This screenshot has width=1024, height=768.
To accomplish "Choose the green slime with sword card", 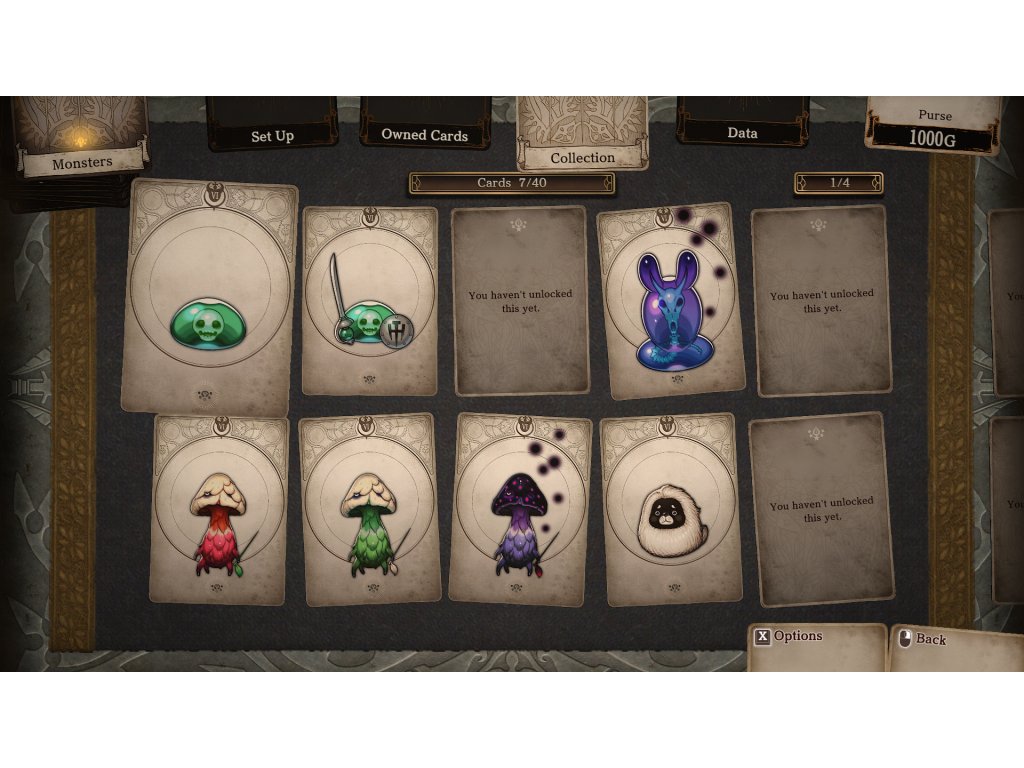I will [x=370, y=301].
